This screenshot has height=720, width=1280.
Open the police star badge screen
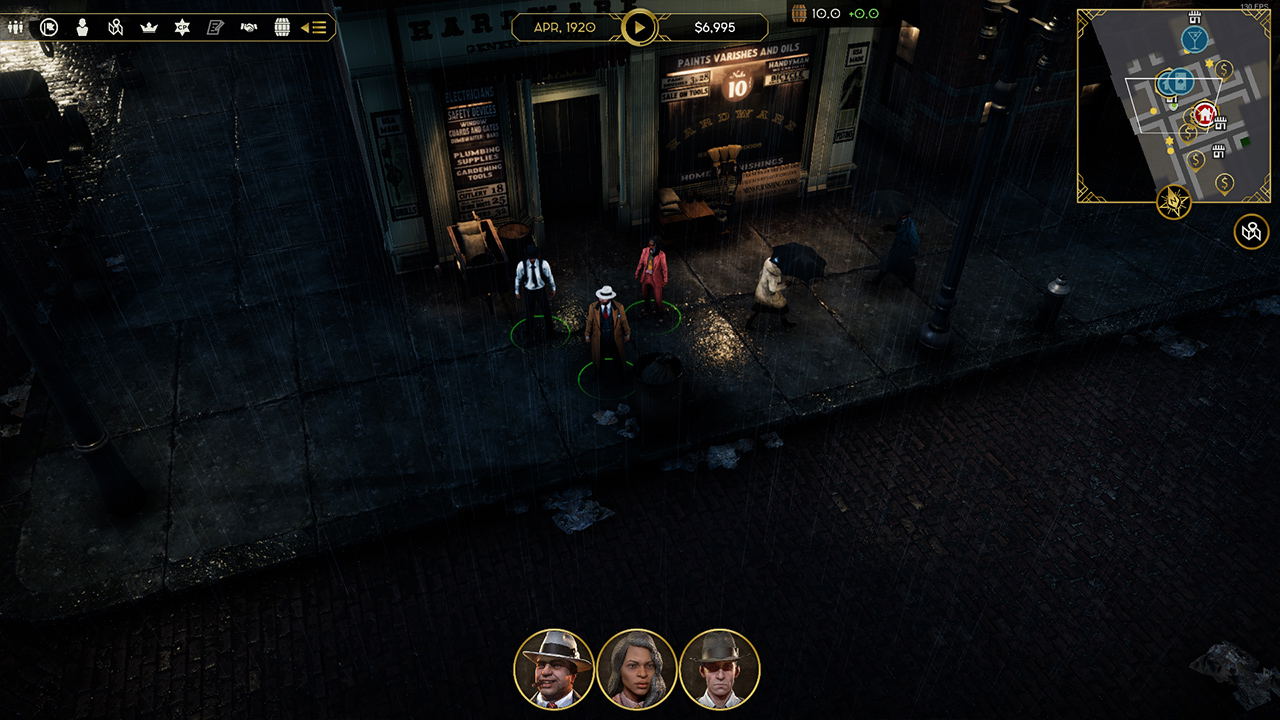(182, 27)
